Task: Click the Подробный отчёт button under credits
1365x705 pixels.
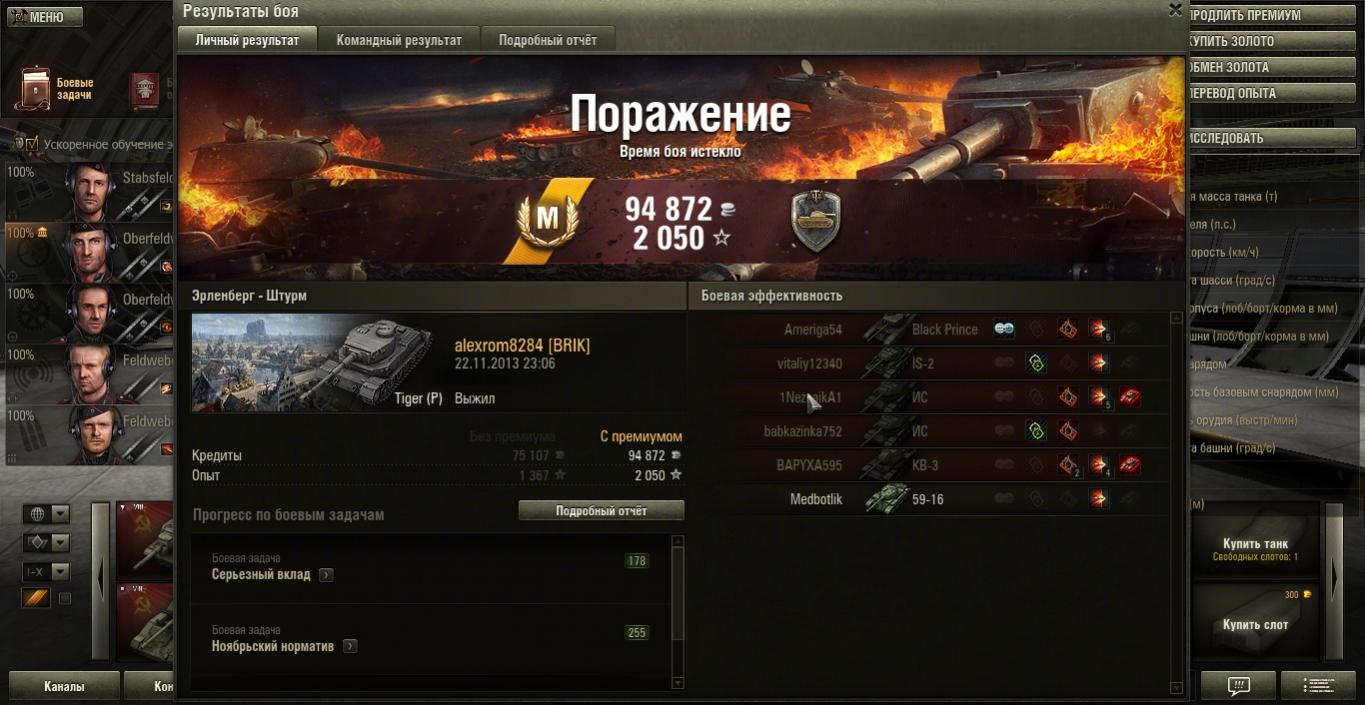Action: (601, 511)
